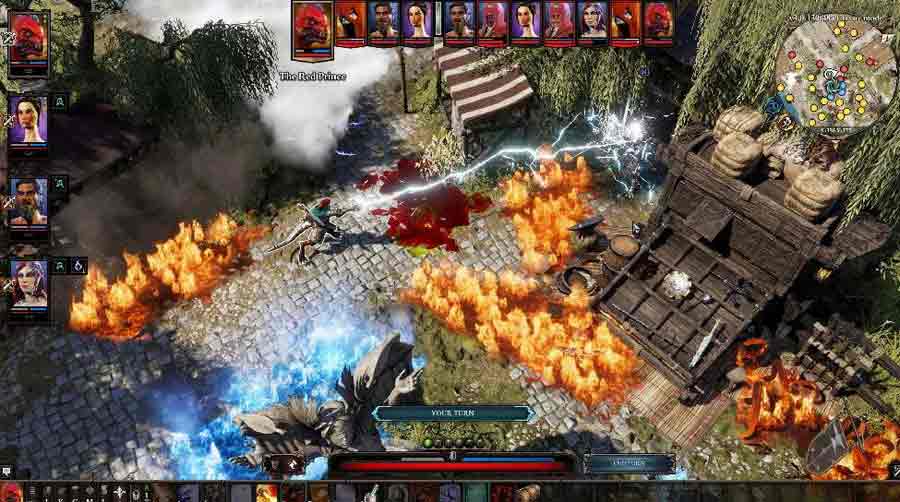Select the Red Prince party portrait
The width and height of the screenshot is (900, 502).
(x=29, y=40)
